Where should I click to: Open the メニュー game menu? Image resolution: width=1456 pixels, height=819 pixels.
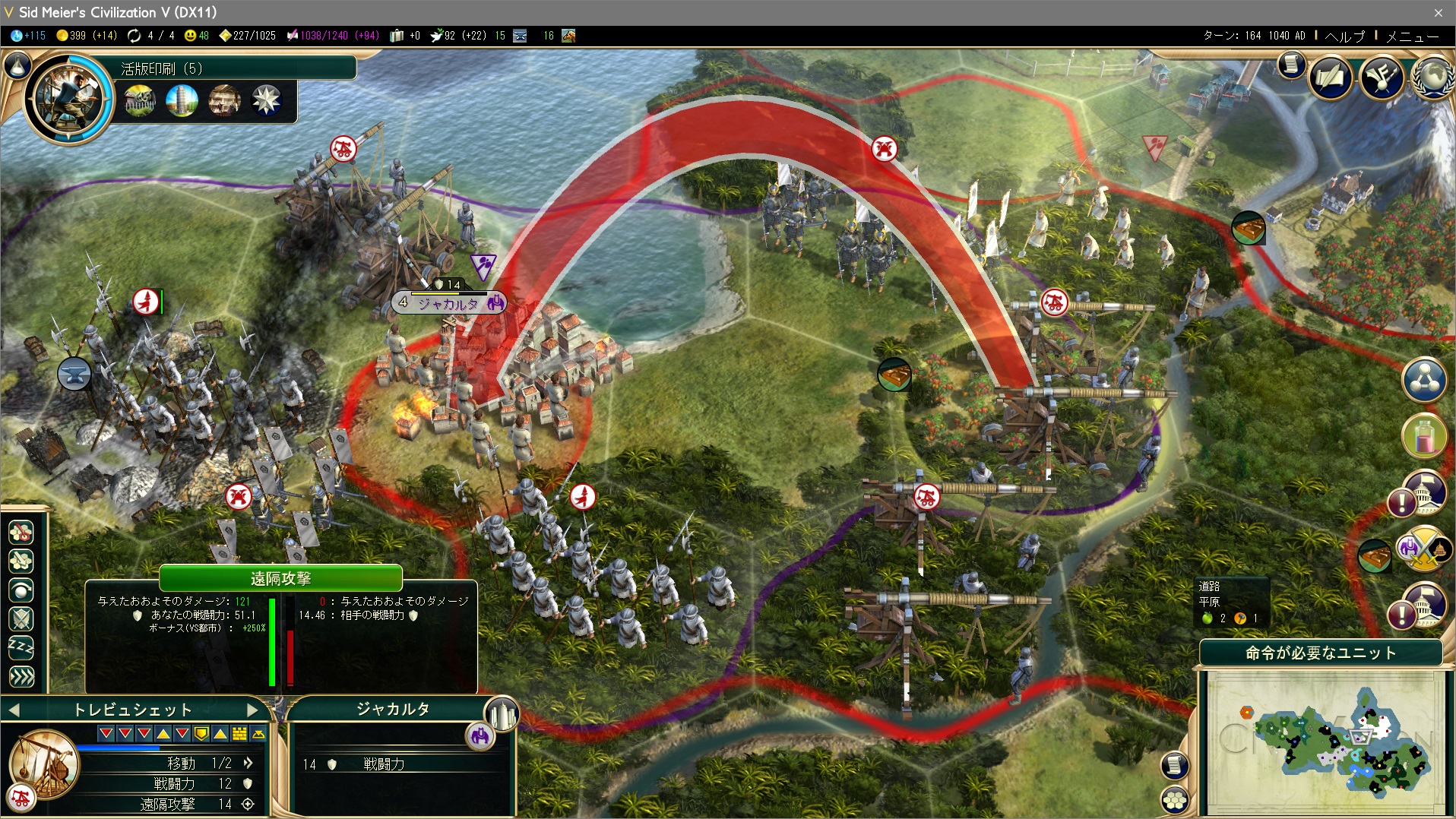(x=1412, y=36)
